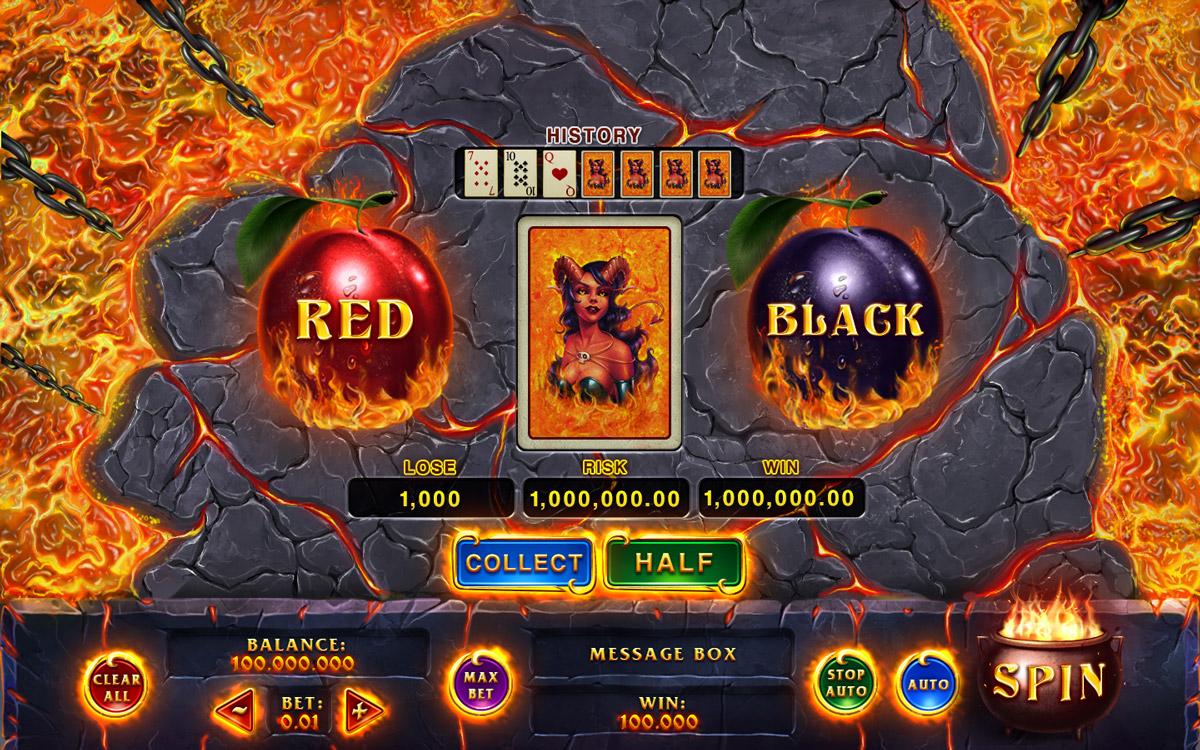Viewport: 1200px width, 750px height.
Task: Select the face-down demon card
Action: 599,332
